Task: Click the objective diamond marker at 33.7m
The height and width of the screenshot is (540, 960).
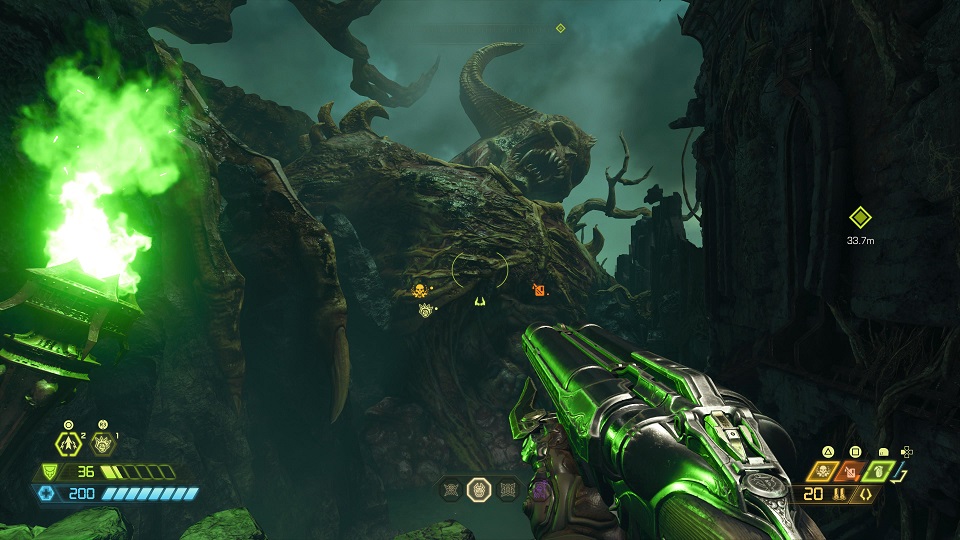Action: [859, 217]
